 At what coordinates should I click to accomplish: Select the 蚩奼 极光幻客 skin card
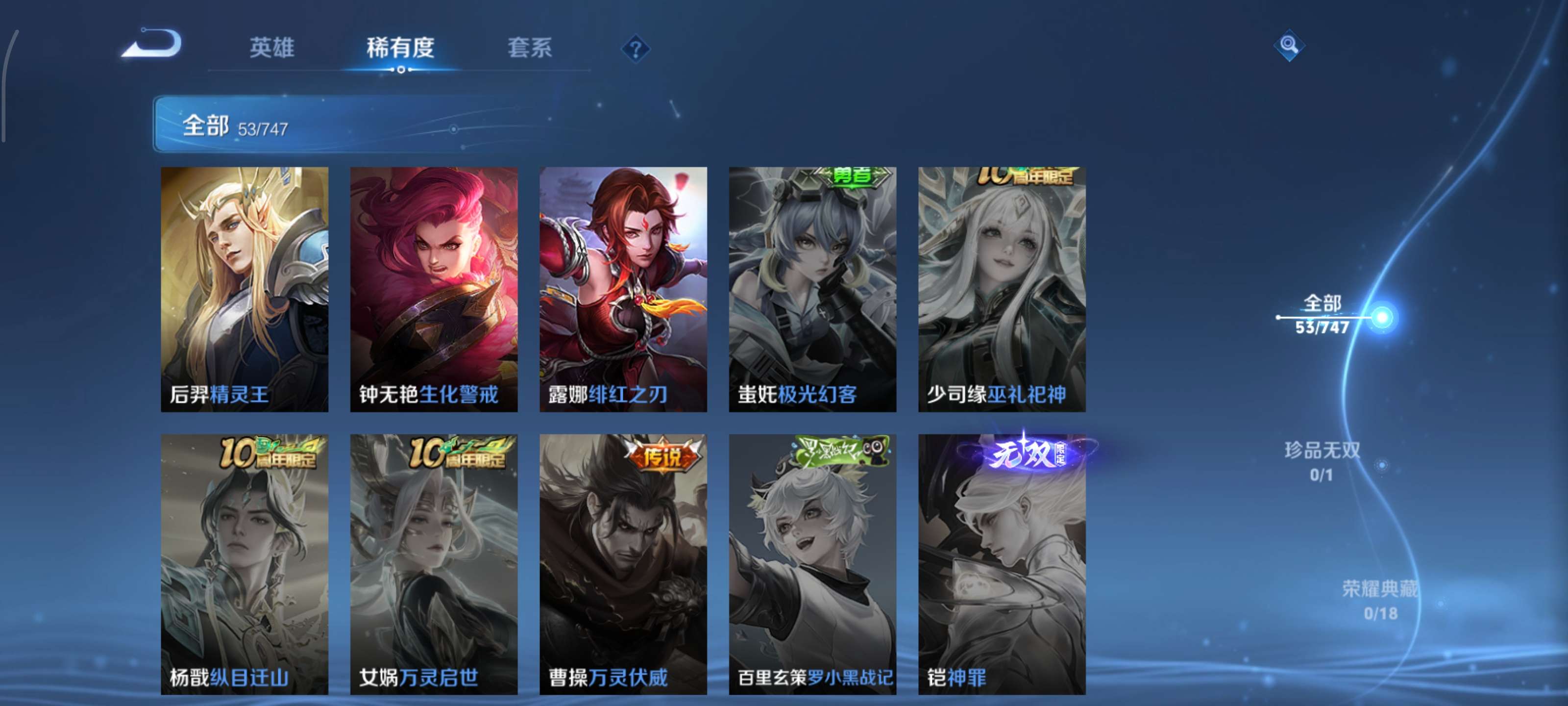812,289
